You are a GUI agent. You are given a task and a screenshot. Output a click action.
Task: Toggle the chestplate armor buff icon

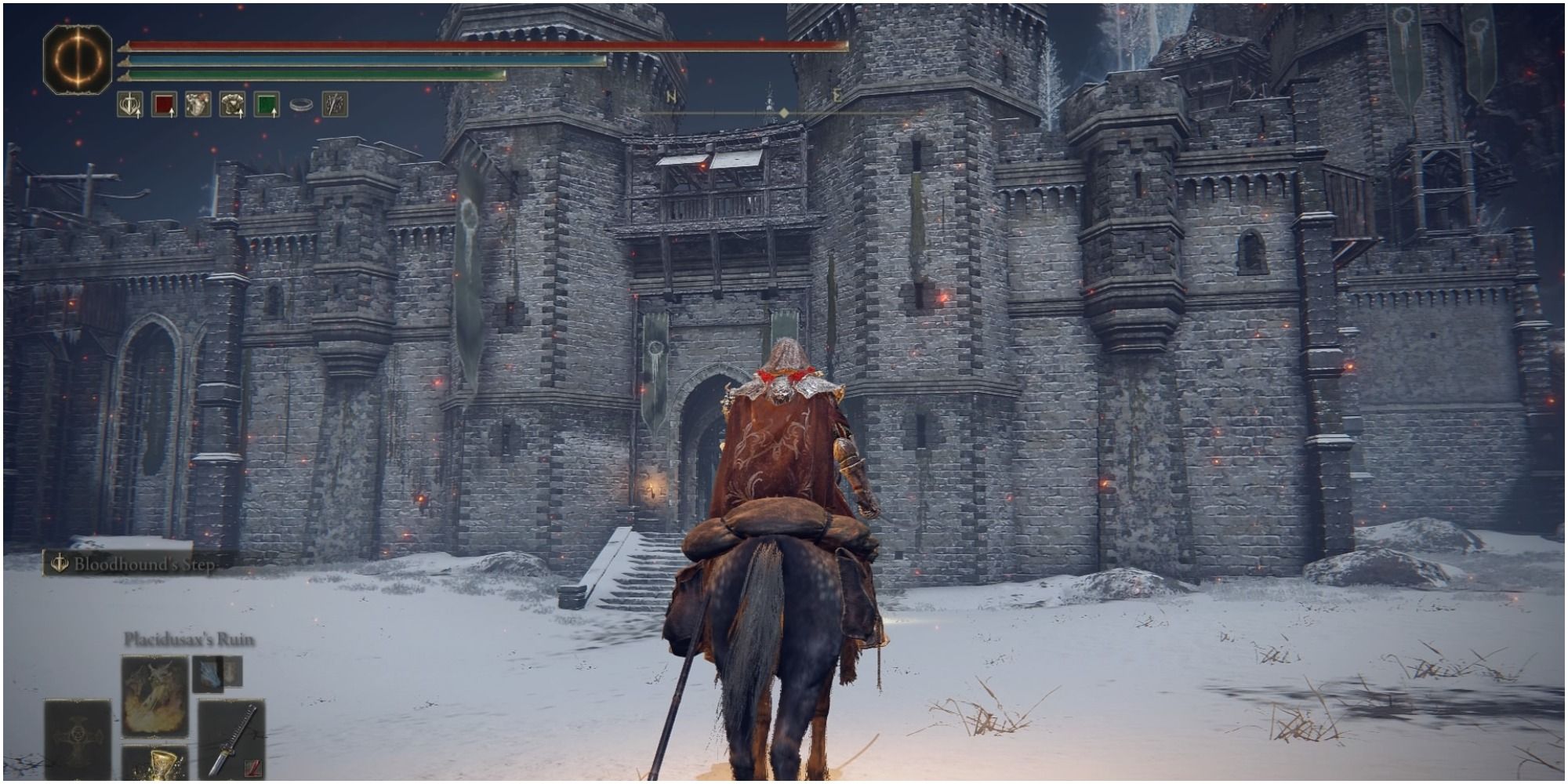(233, 105)
